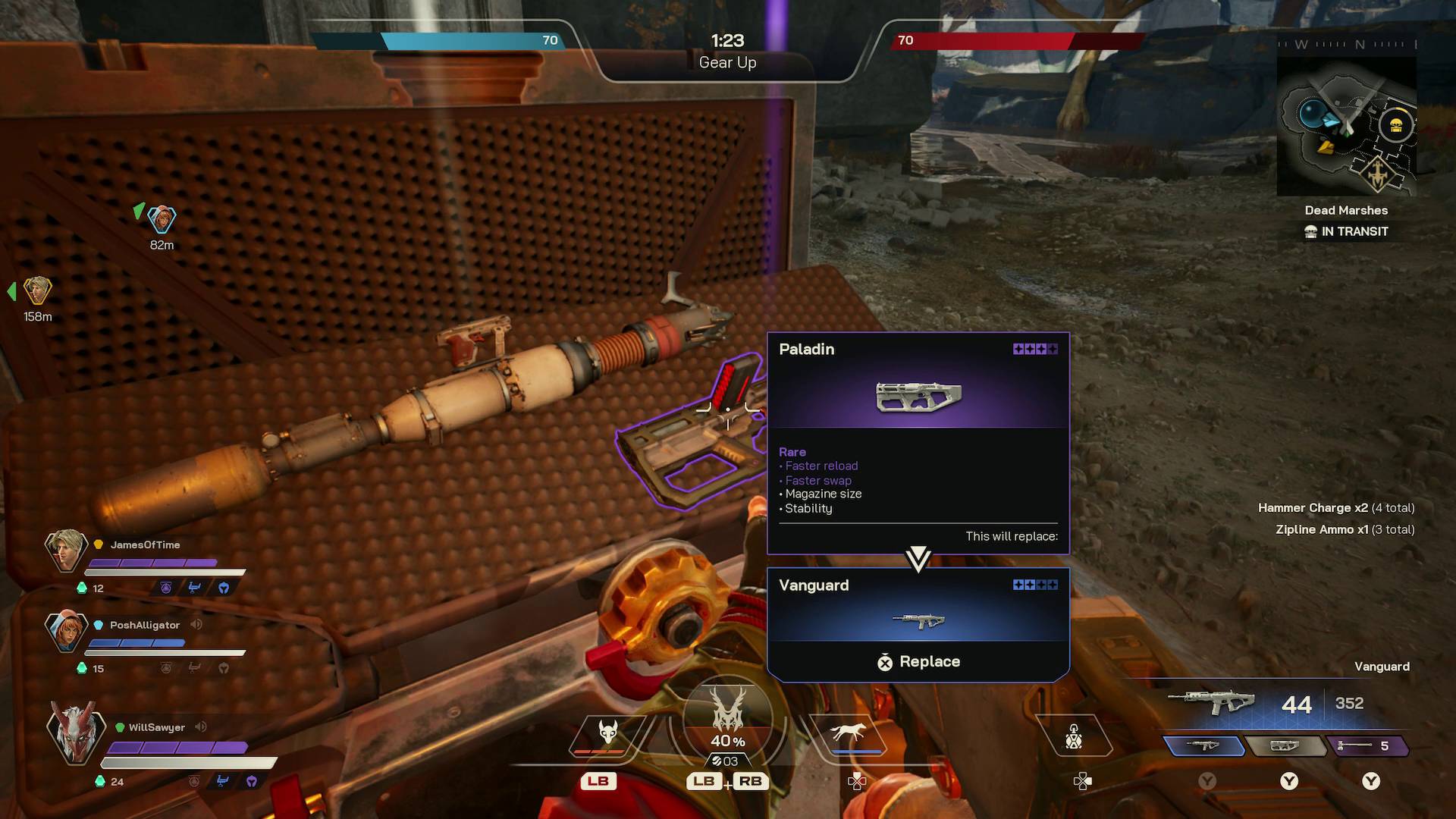This screenshot has width=1456, height=819.
Task: Click the arrow between Paladin and Vanguard panels
Action: coord(918,558)
